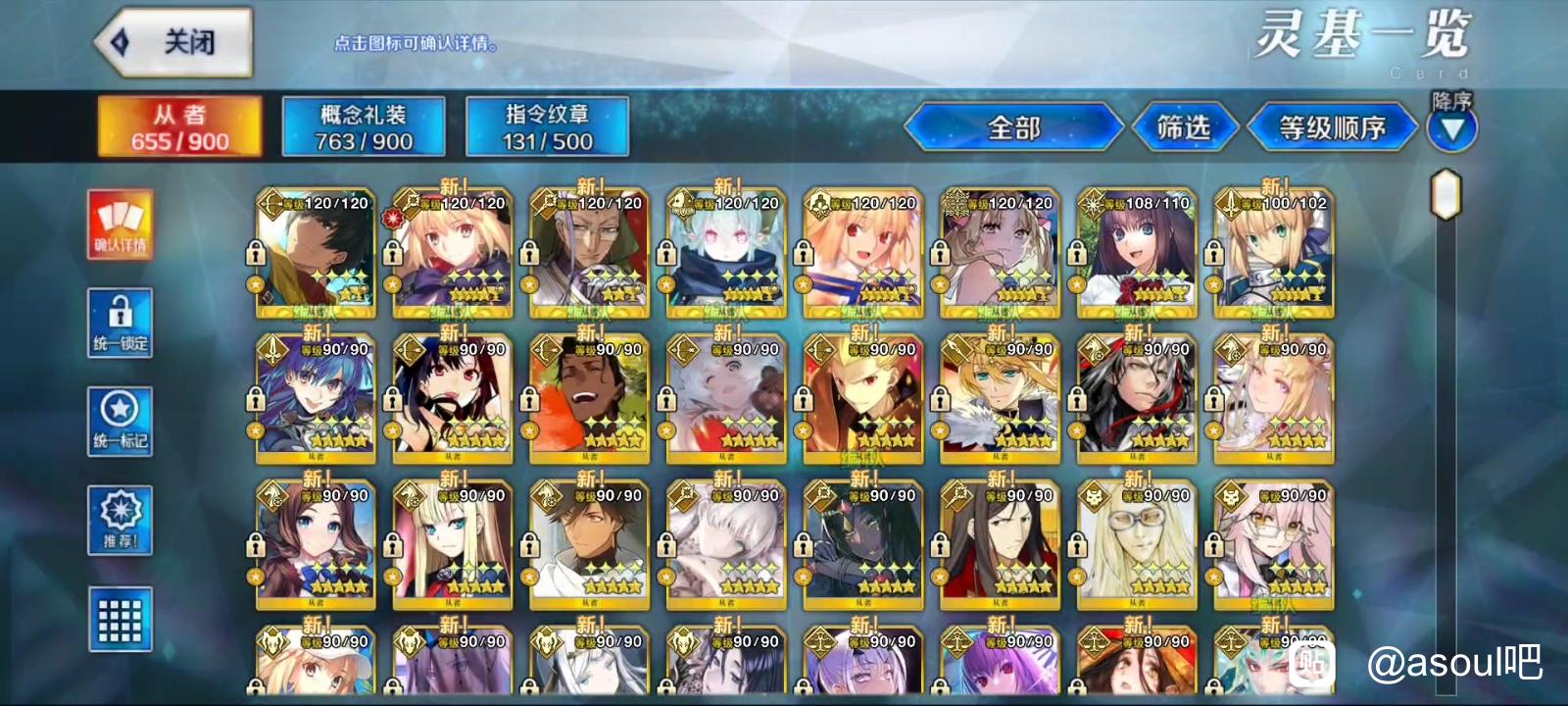Change sorting via the 等级顺序 button
The width and height of the screenshot is (1568, 706).
[x=1332, y=127]
